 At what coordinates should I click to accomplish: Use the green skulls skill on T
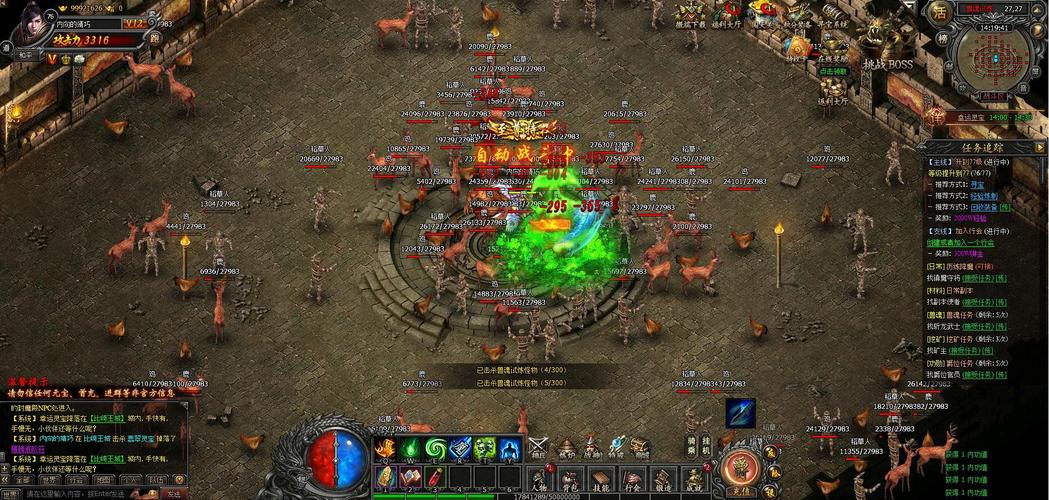pos(485,449)
